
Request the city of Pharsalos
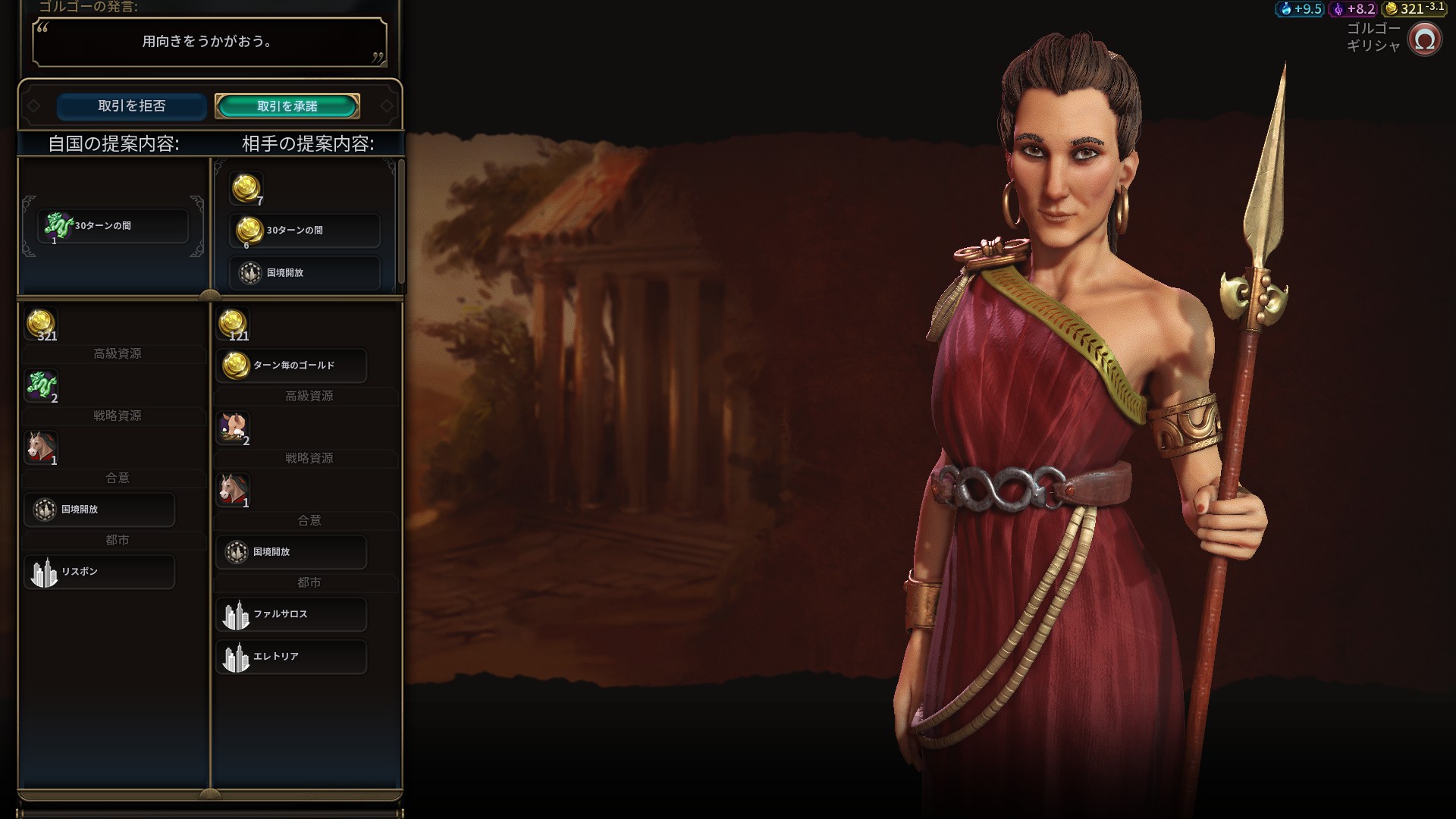[x=291, y=614]
